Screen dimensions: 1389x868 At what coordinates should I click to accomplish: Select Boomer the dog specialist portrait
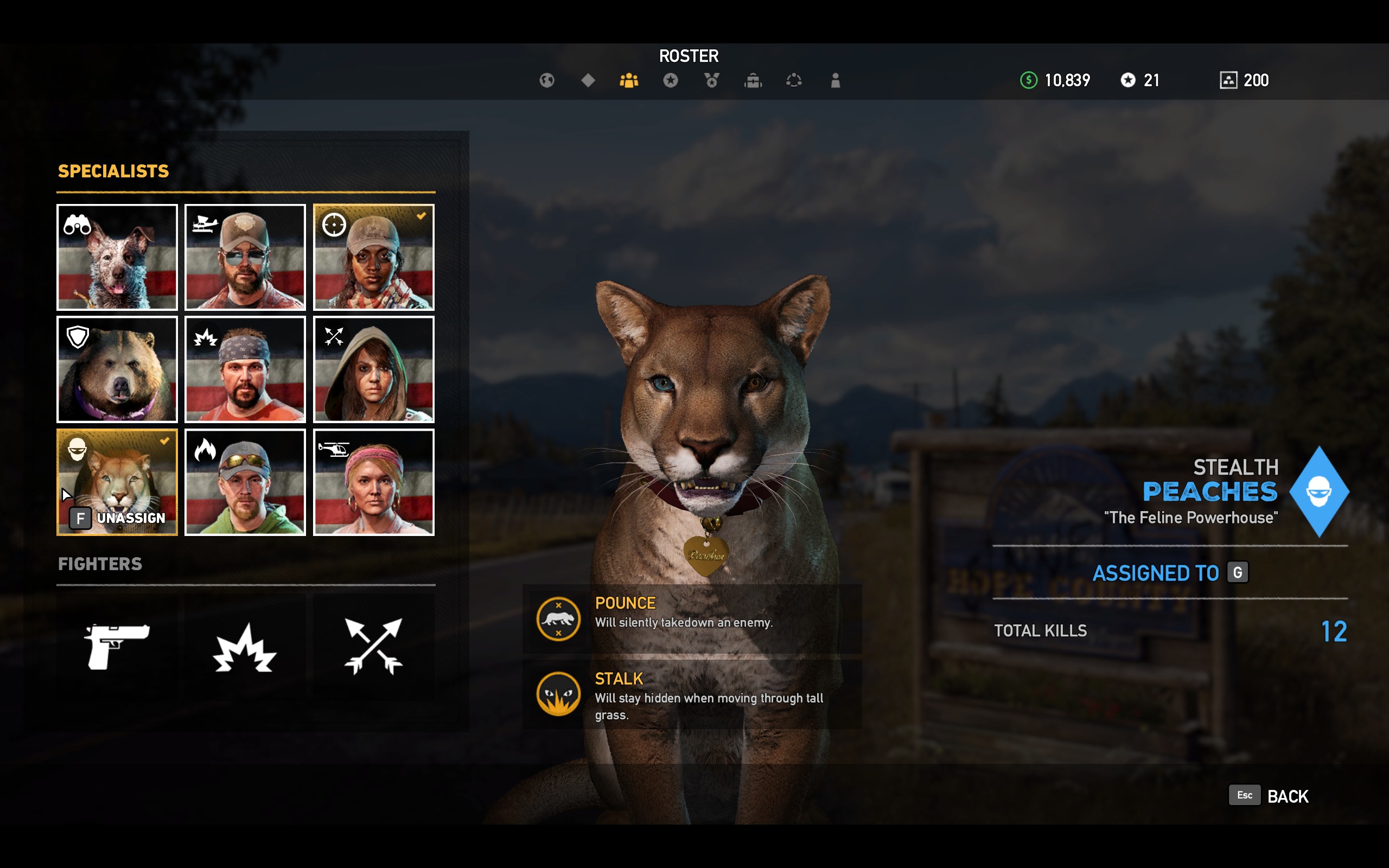(x=117, y=257)
